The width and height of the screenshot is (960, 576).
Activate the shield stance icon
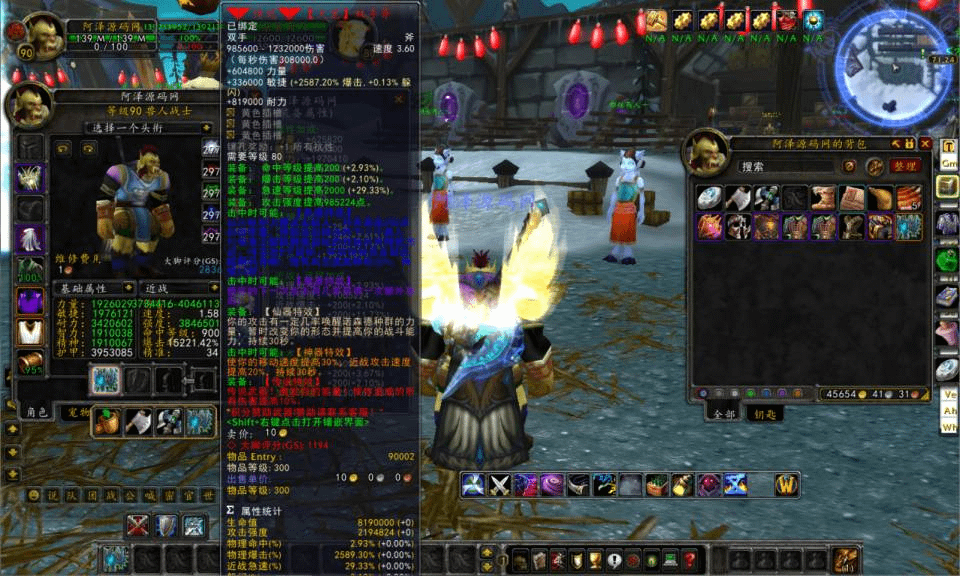[166, 526]
